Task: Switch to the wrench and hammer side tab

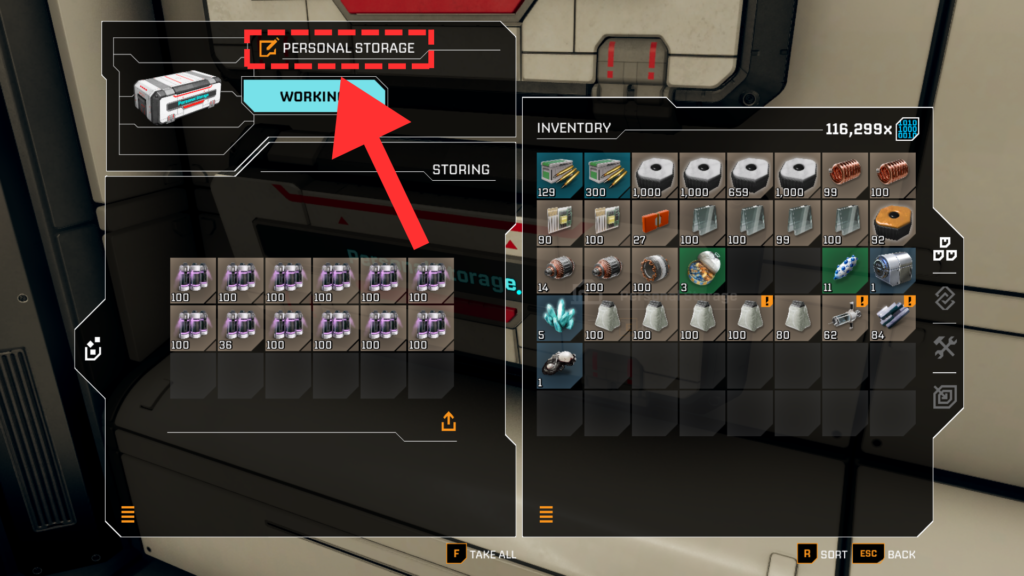Action: (945, 347)
